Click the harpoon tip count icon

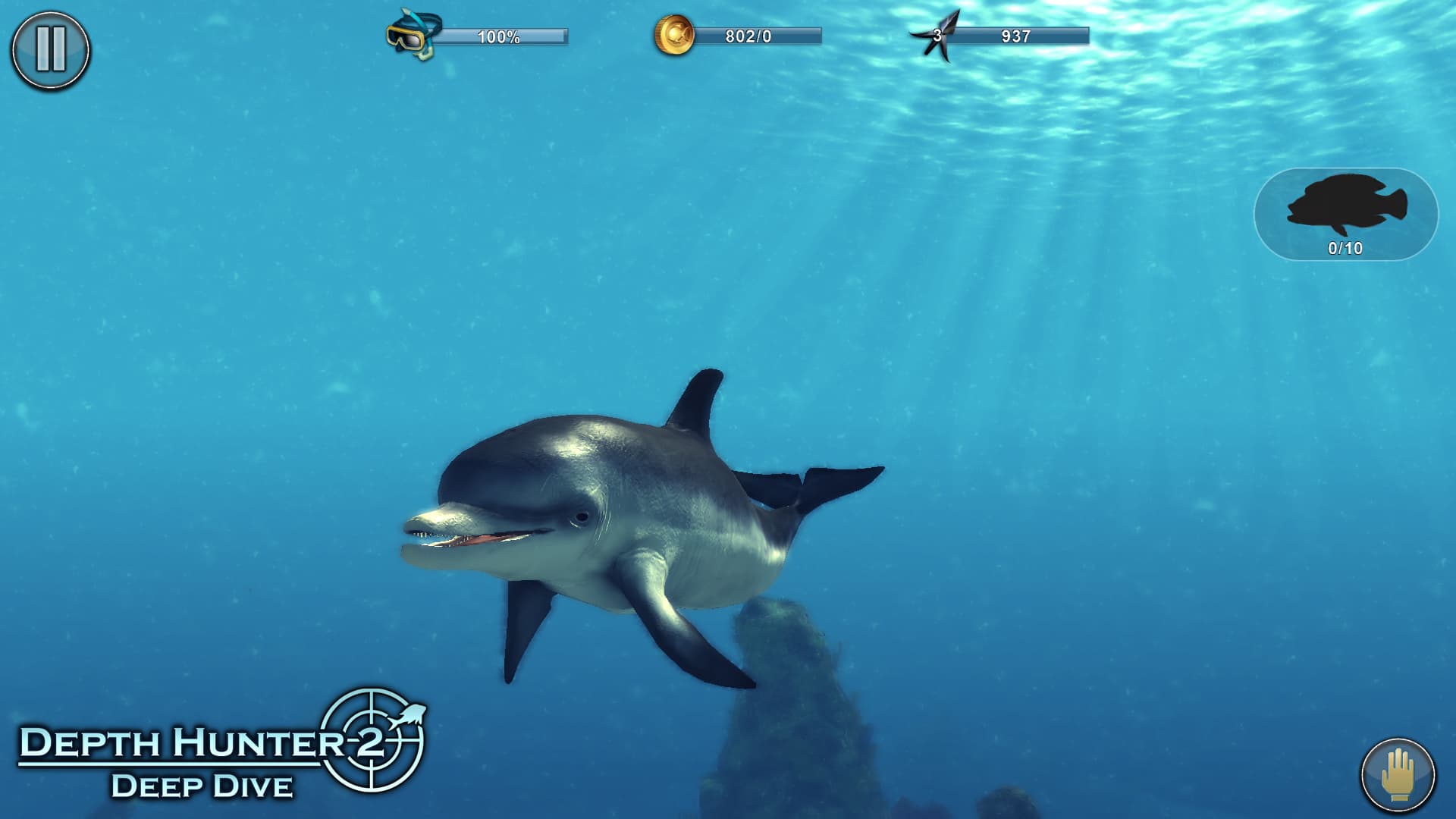click(939, 33)
